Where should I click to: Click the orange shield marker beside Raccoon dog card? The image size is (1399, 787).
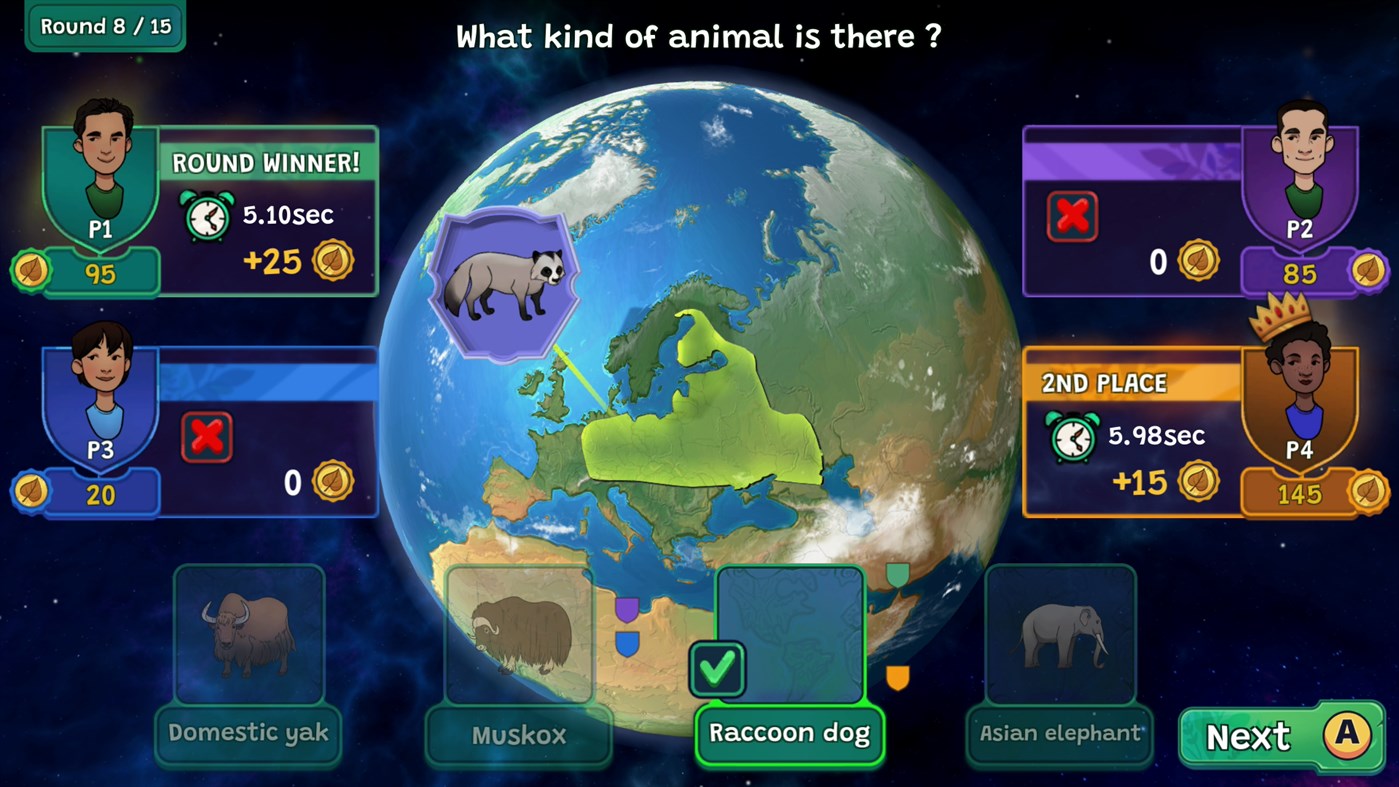899,679
